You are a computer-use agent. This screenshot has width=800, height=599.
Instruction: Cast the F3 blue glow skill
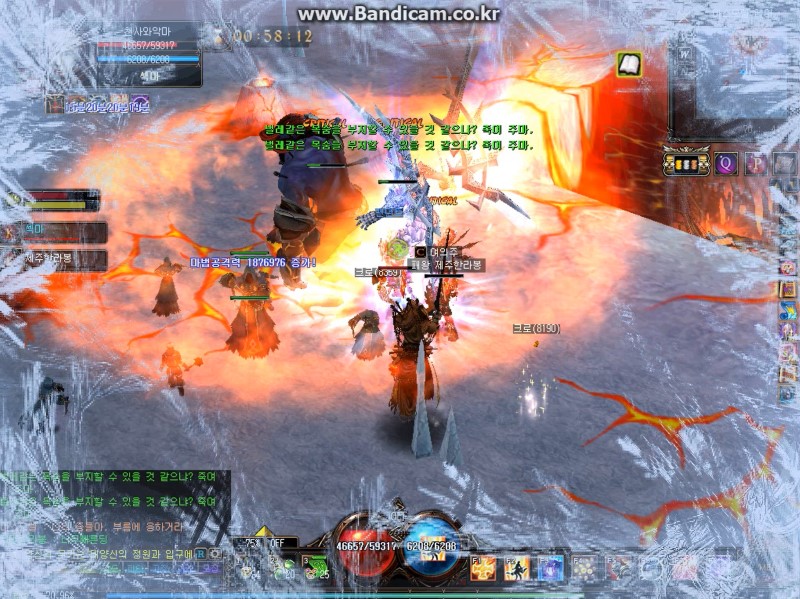[550, 569]
